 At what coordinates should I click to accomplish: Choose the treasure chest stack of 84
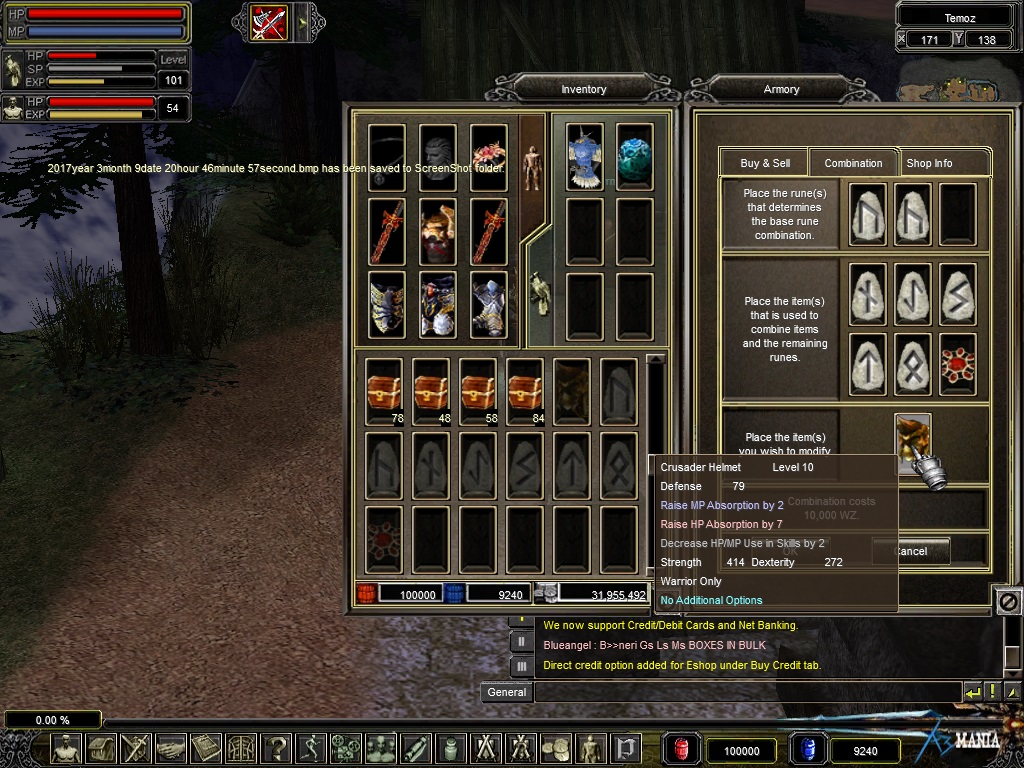526,392
